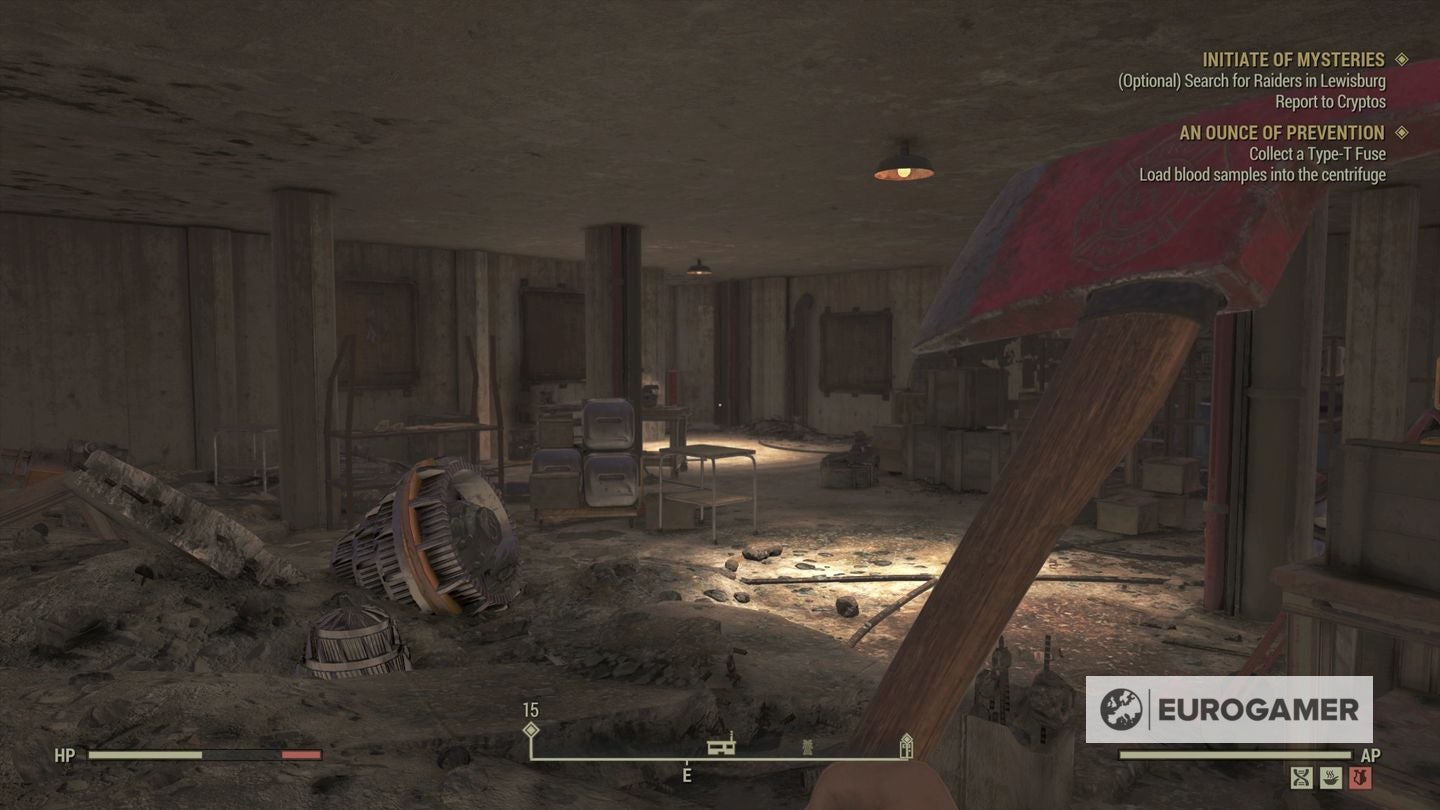Click the E heading on the compass
Viewport: 1440px width, 810px height.
(x=687, y=773)
